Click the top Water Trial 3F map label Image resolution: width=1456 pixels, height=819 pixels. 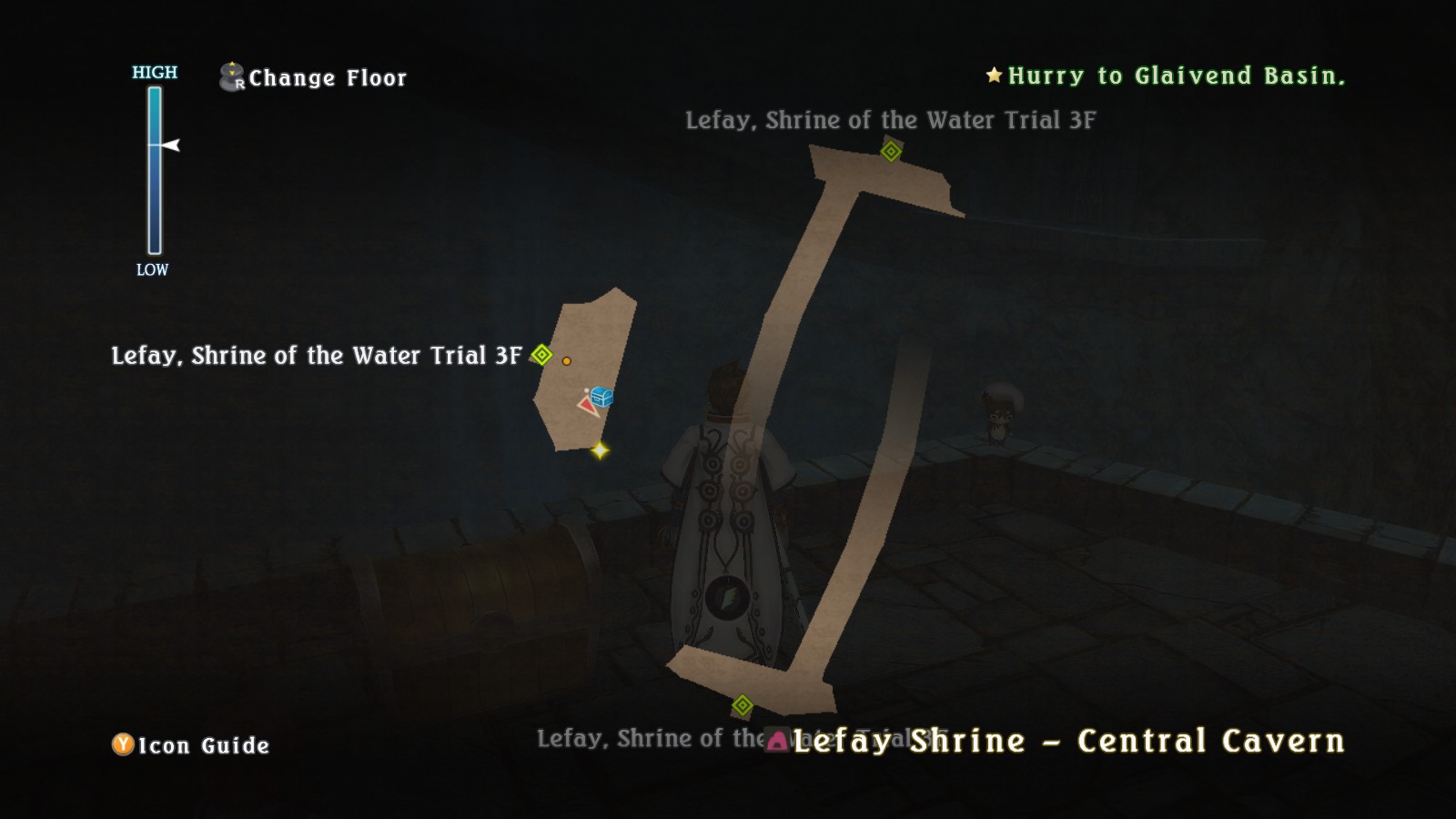[892, 118]
